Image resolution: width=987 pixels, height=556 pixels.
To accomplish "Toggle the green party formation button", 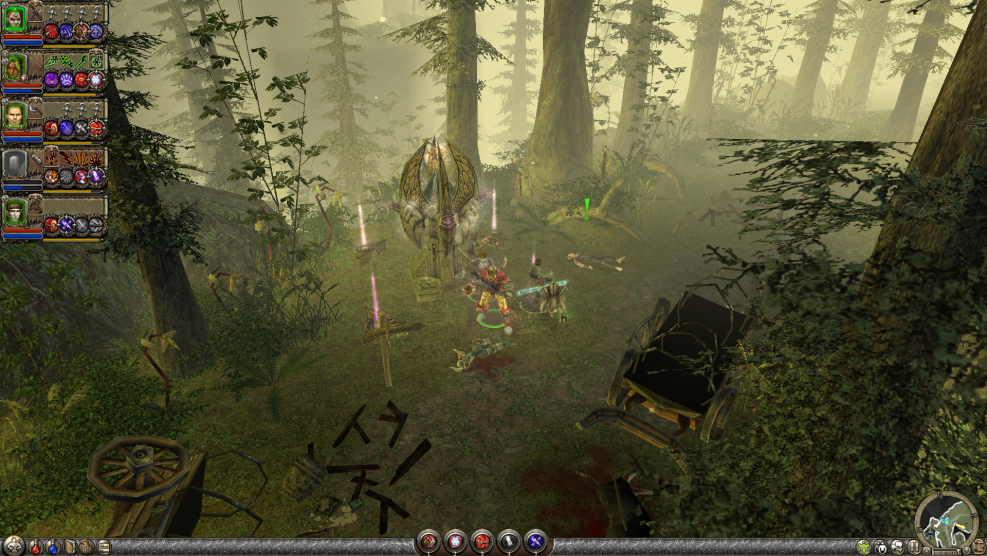I will (x=863, y=547).
